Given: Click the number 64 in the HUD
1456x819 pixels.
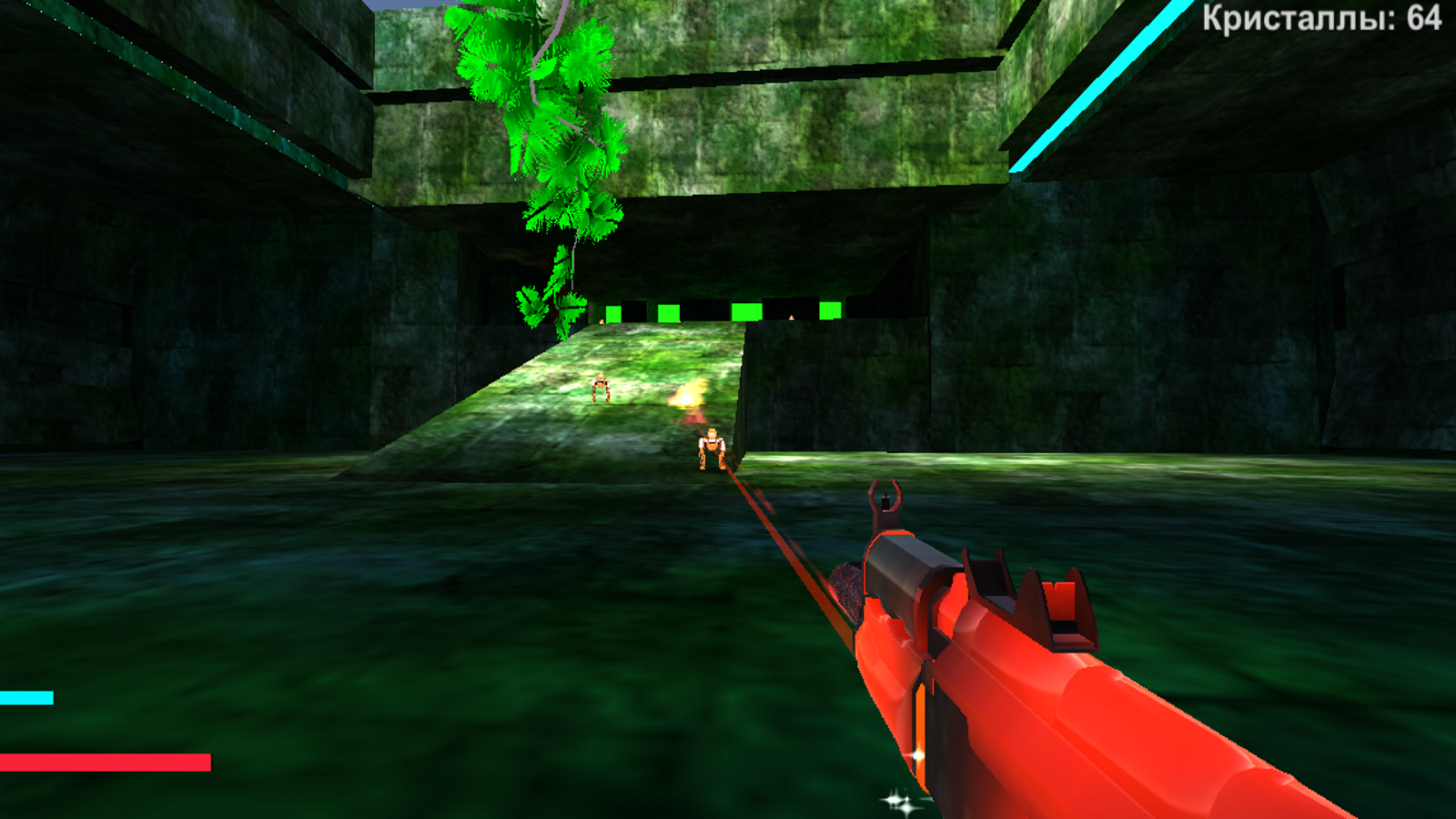Looking at the screenshot, I should point(1421,17).
